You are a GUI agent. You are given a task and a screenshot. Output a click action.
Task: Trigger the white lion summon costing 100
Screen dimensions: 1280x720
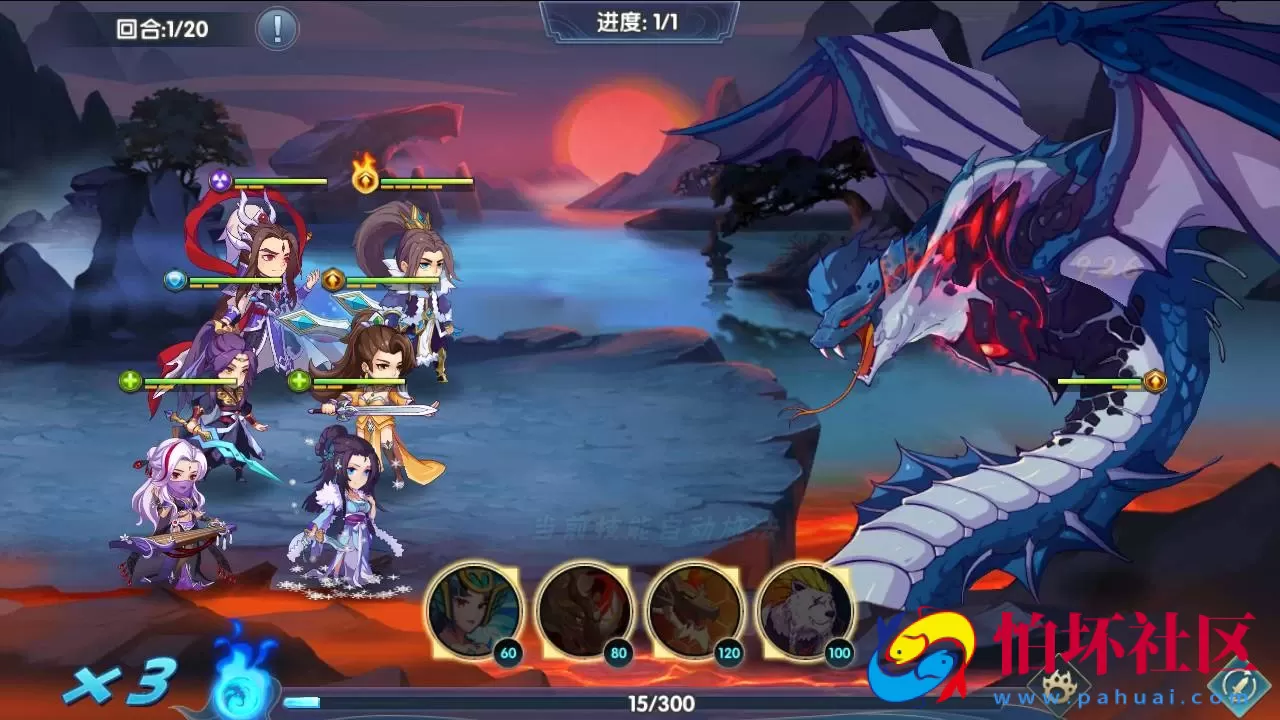(801, 610)
